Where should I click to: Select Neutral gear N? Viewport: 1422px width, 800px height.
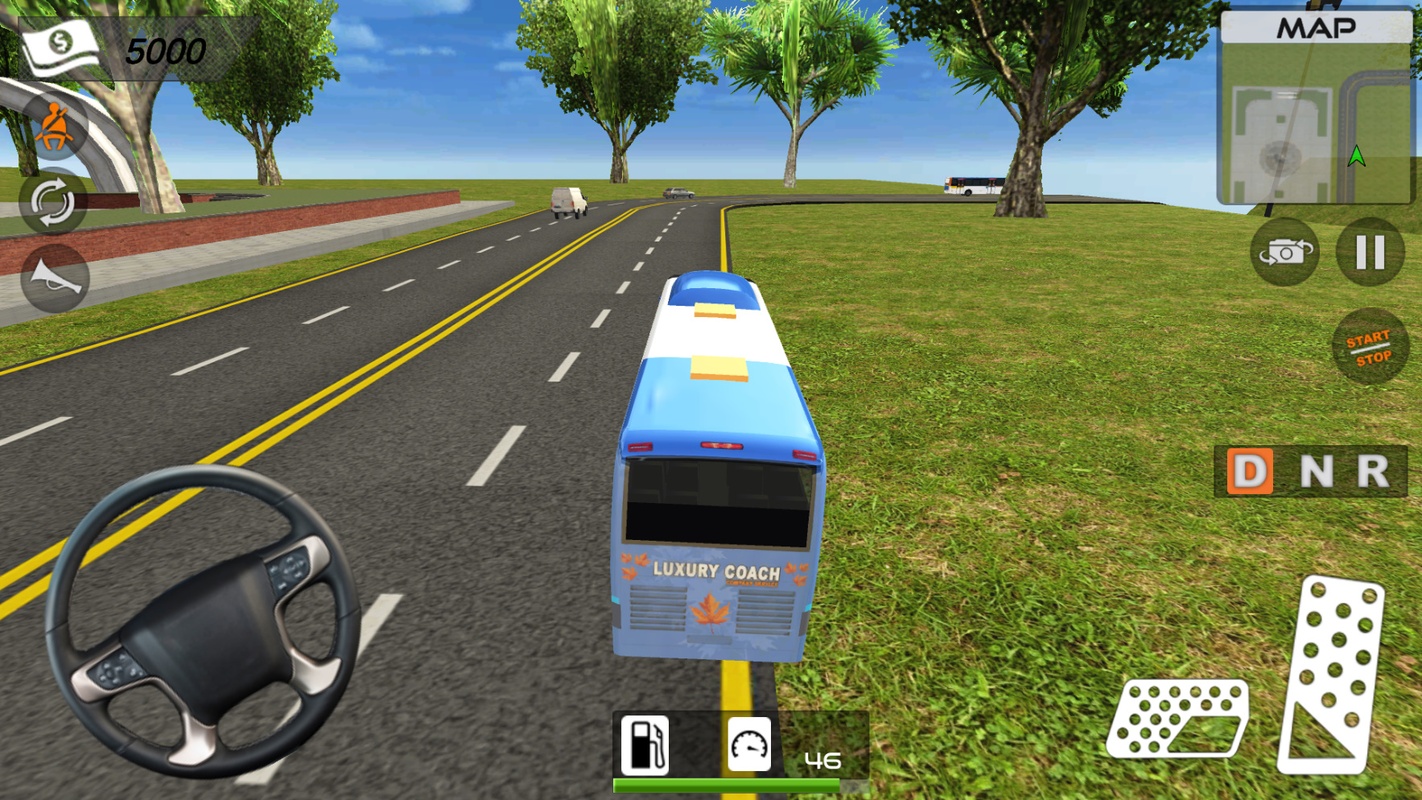[x=1315, y=471]
